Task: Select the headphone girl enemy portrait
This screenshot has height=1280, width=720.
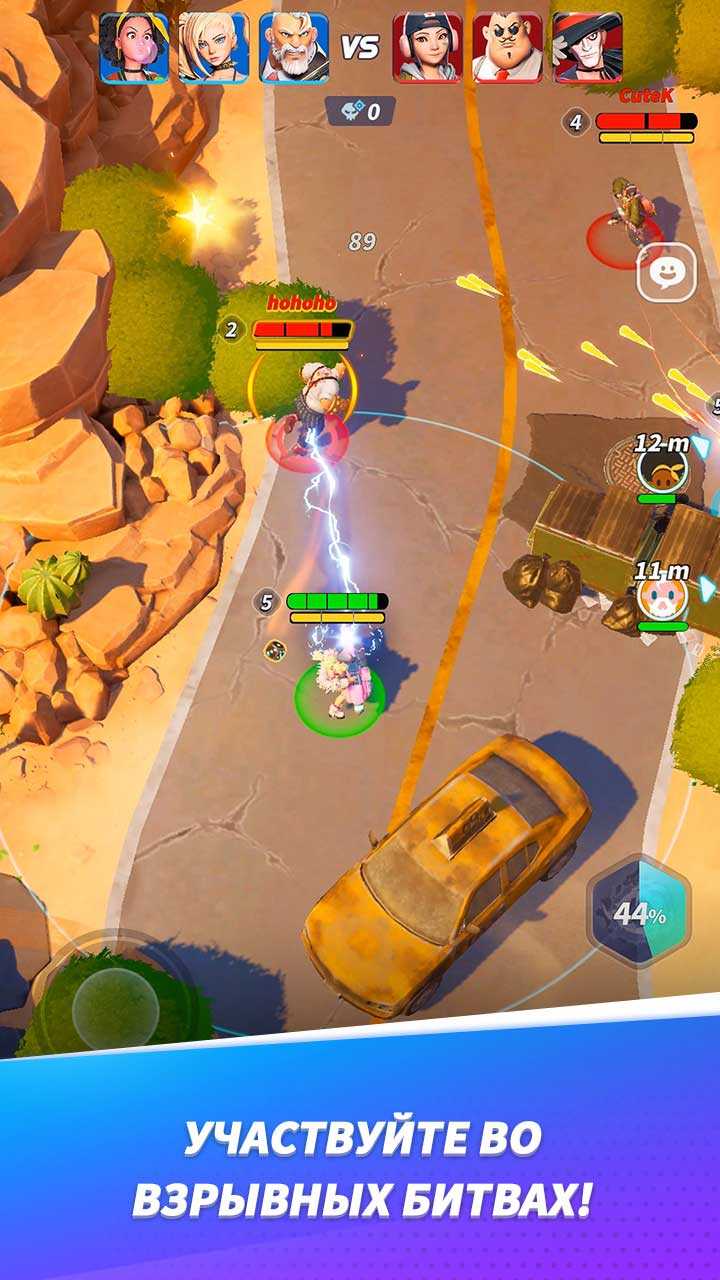Action: 427,47
